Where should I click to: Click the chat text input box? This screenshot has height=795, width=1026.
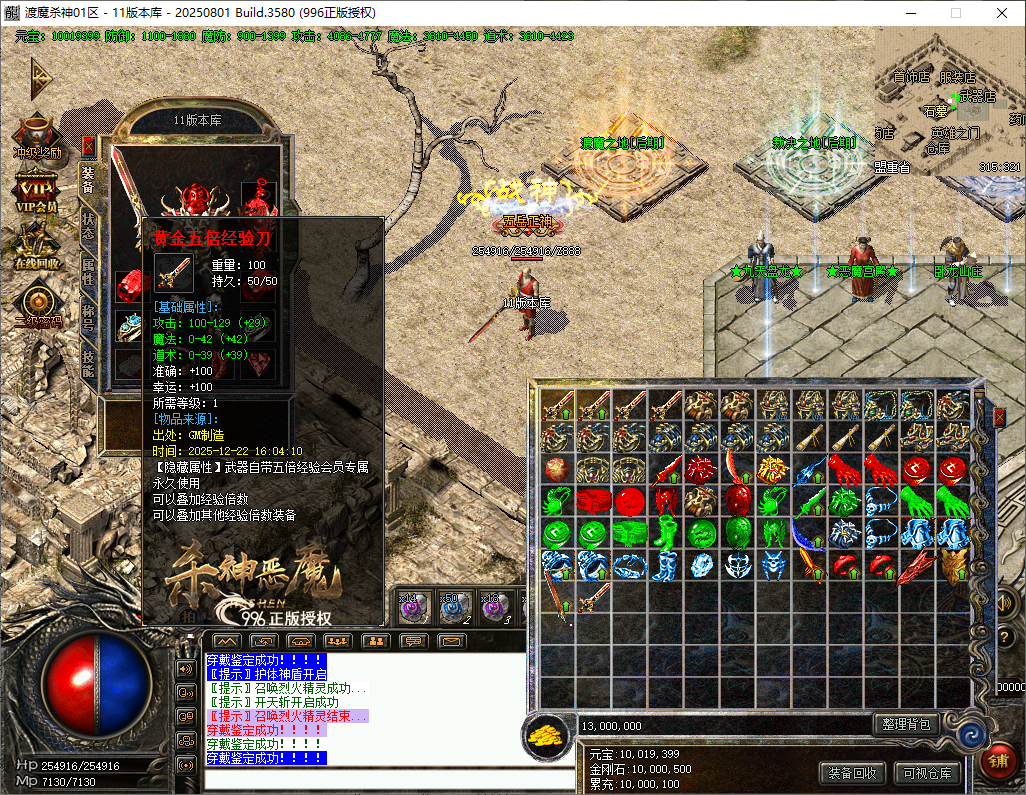[365, 777]
